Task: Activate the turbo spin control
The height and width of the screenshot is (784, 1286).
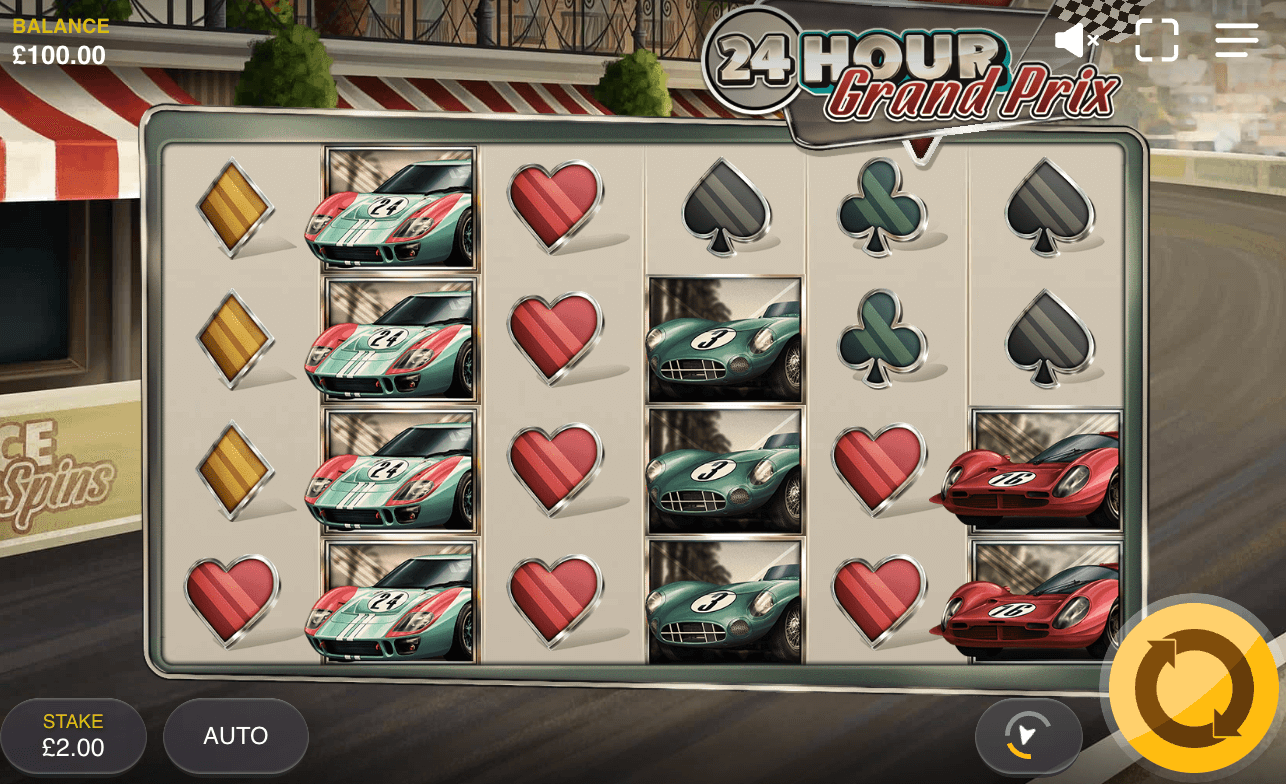Action: [1029, 736]
